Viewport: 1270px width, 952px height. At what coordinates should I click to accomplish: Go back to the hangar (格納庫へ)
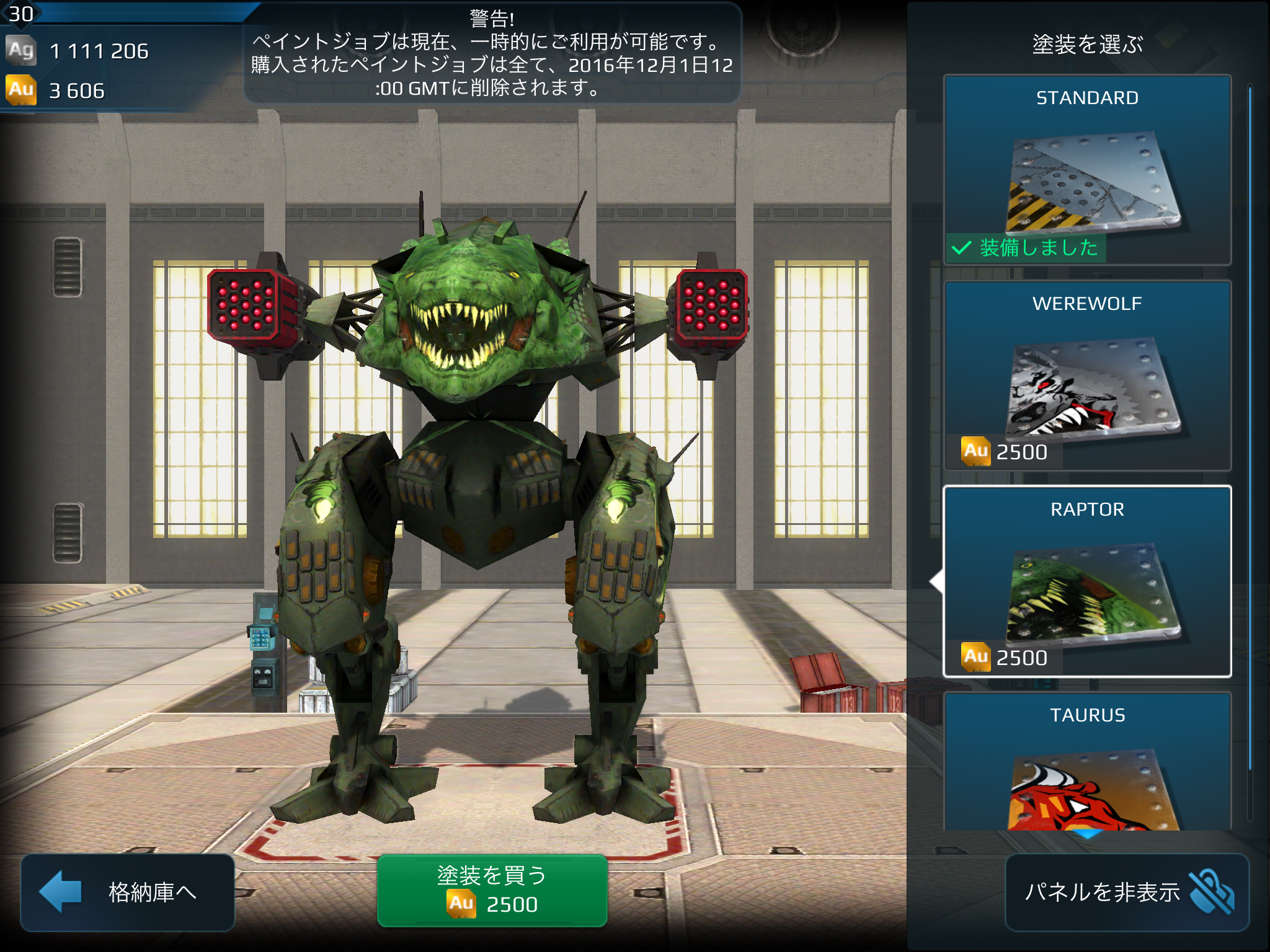128,891
